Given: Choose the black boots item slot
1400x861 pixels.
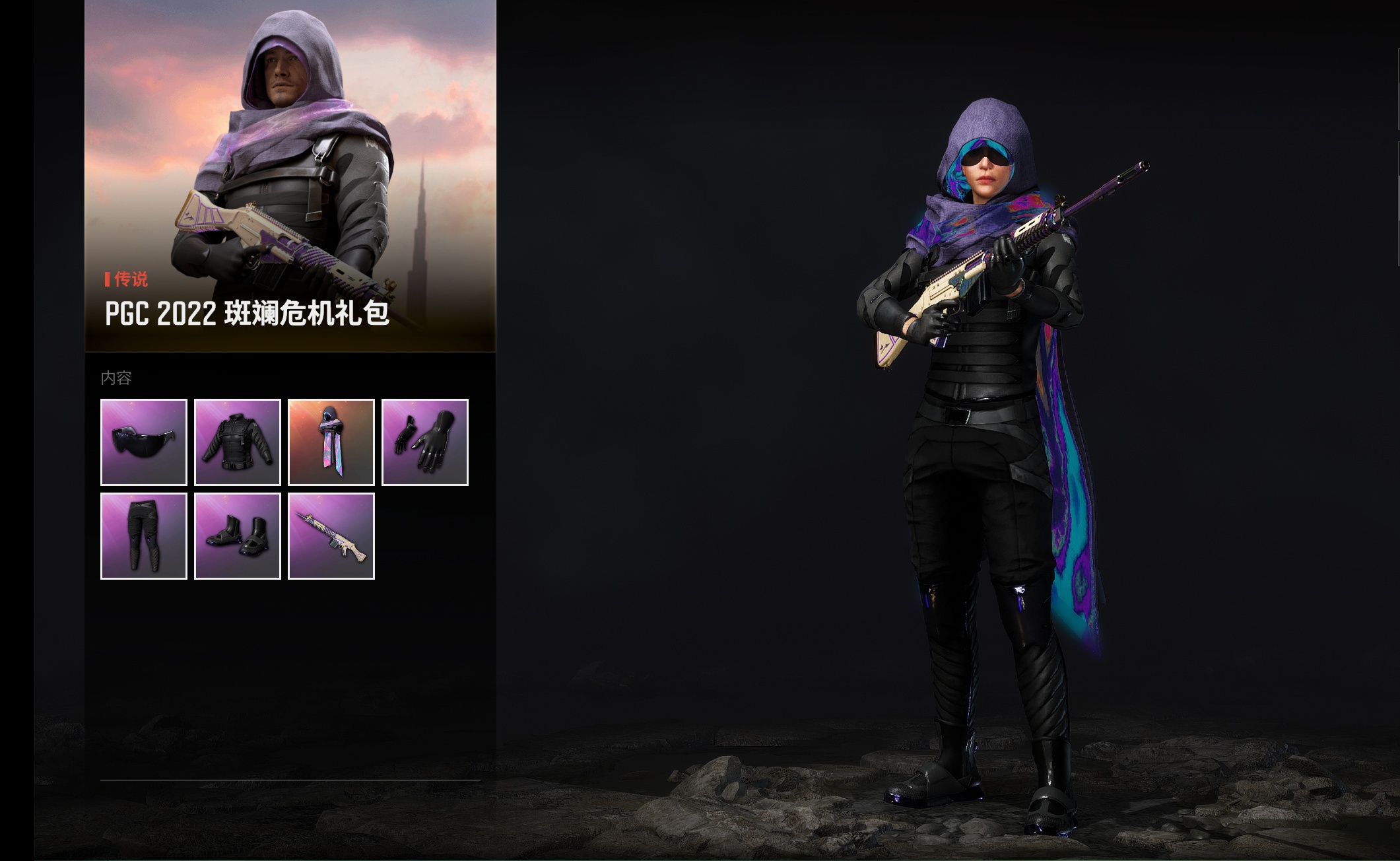Looking at the screenshot, I should pyautogui.click(x=238, y=536).
